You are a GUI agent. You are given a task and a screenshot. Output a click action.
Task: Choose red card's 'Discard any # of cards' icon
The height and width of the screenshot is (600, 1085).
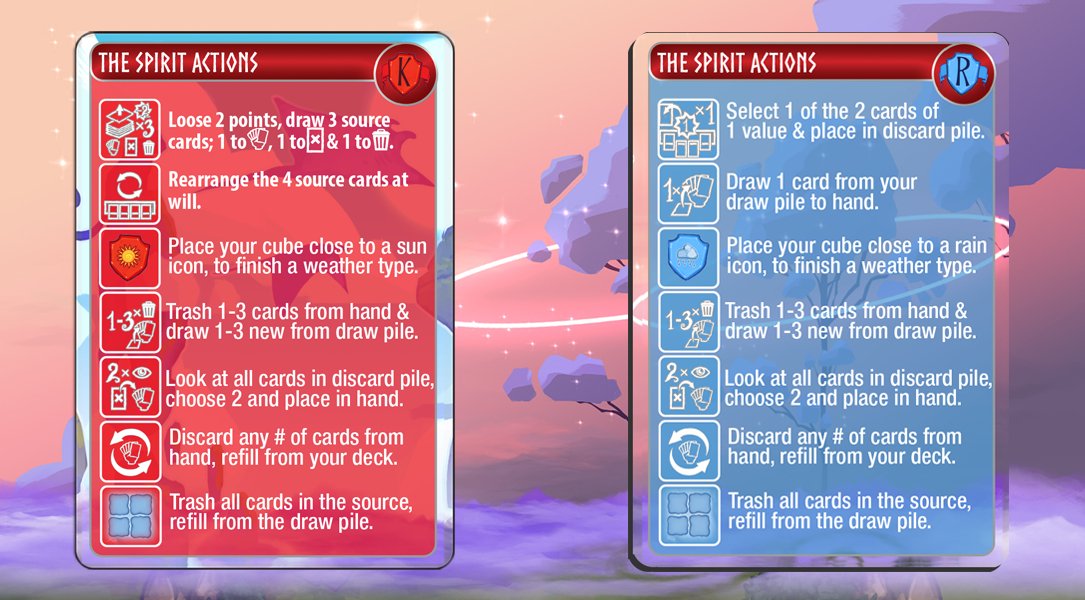coord(131,449)
